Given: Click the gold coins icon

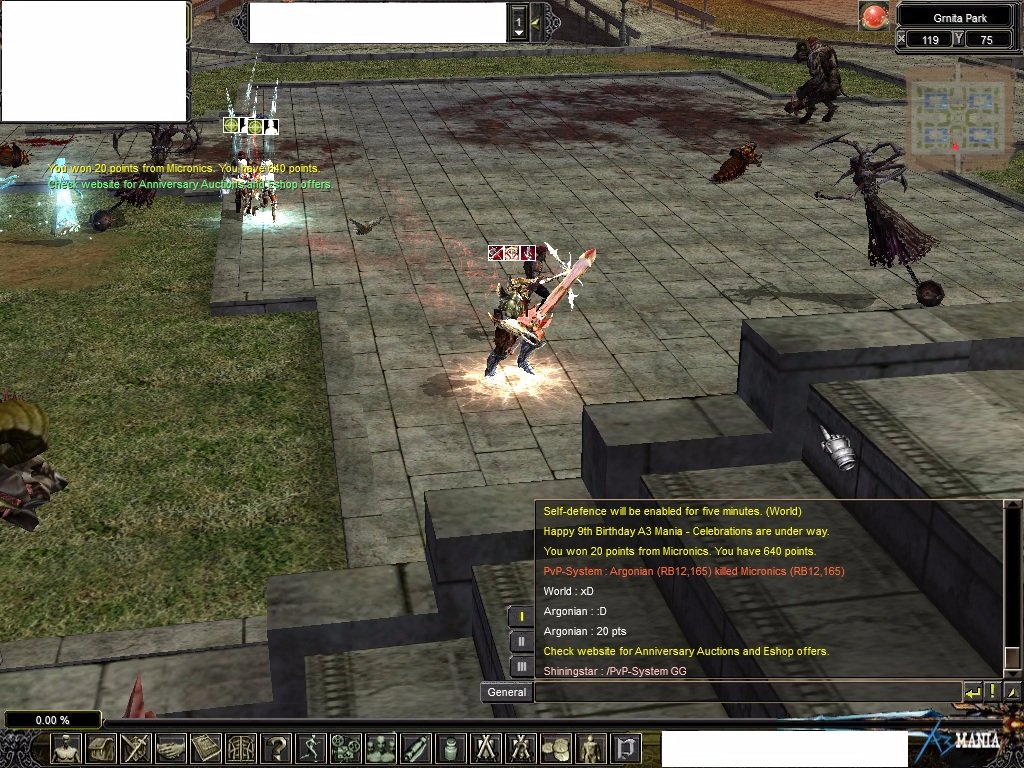Looking at the screenshot, I should pos(556,748).
